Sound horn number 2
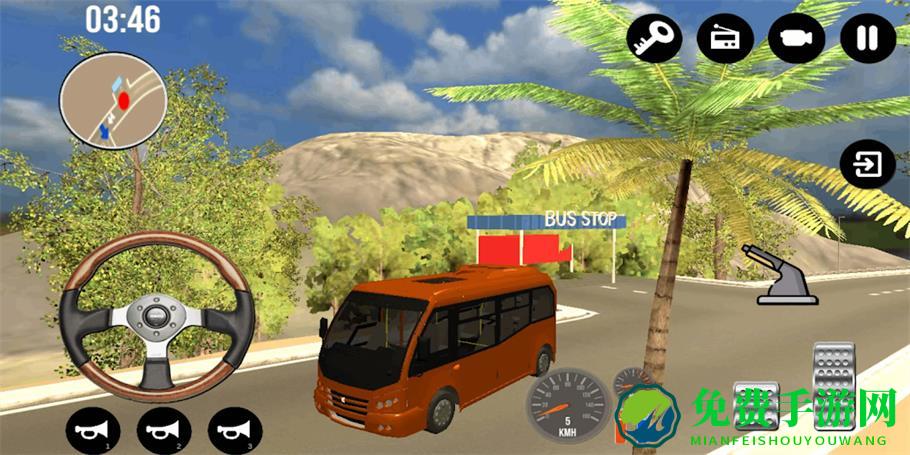The image size is (910, 455). pyautogui.click(x=164, y=431)
